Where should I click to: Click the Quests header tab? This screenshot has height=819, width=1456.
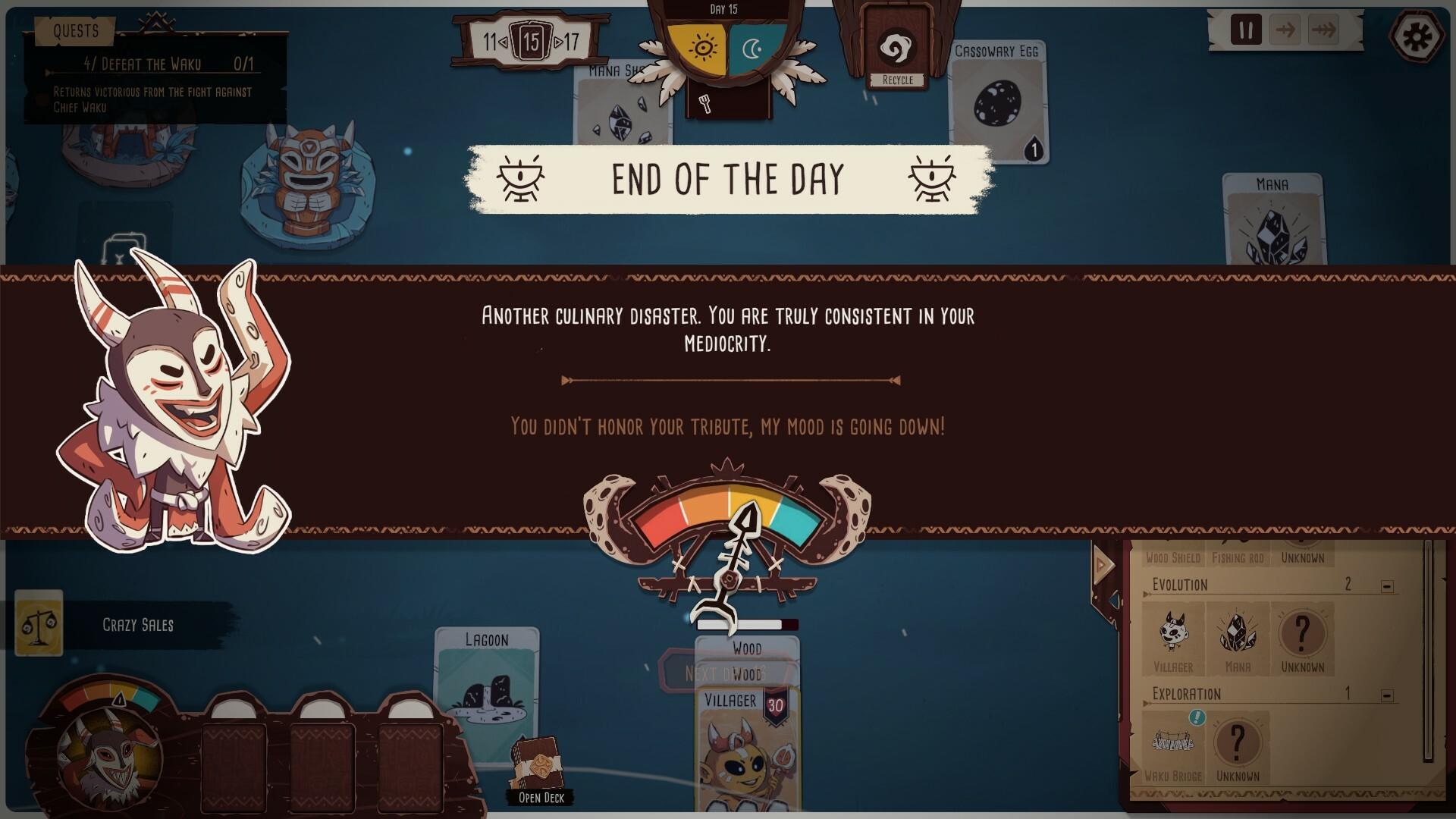[76, 31]
